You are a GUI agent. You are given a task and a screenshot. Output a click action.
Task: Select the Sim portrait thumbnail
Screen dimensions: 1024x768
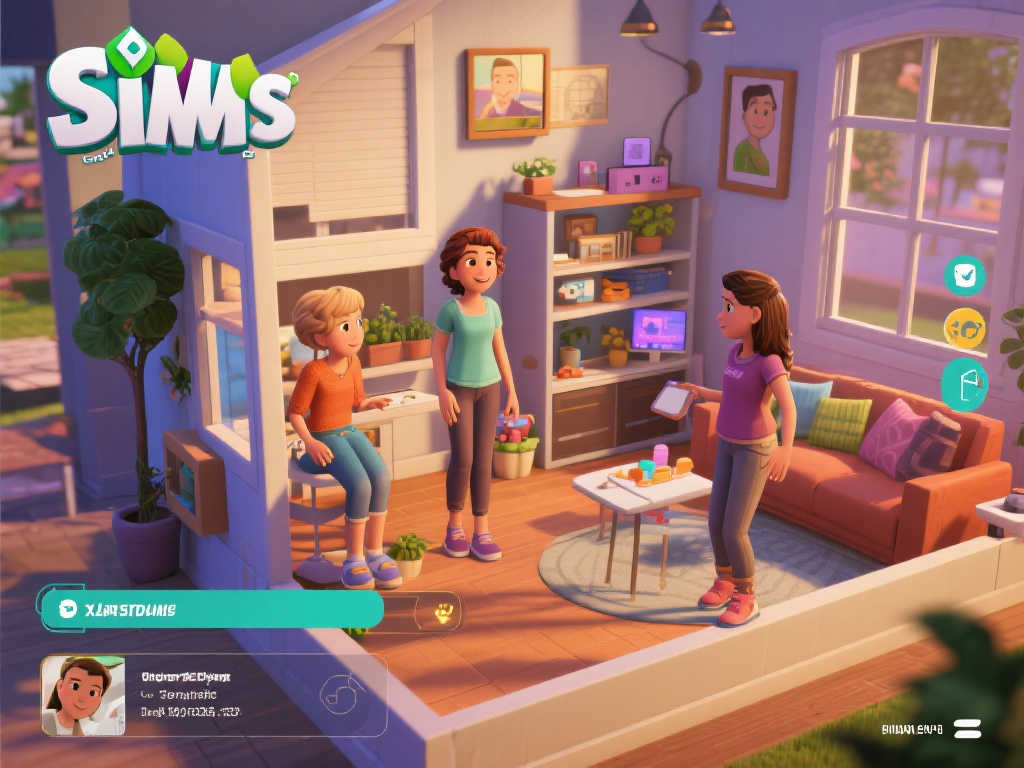[83, 695]
